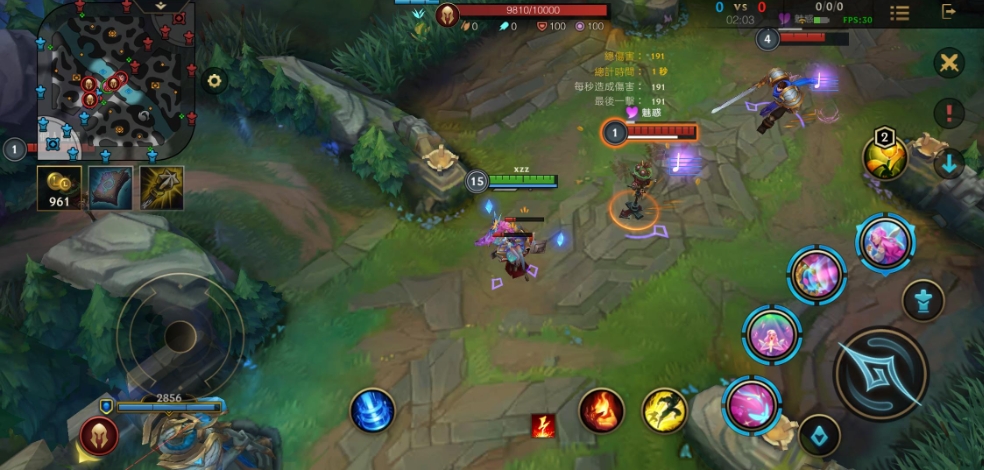Tap the target tower button

(923, 299)
